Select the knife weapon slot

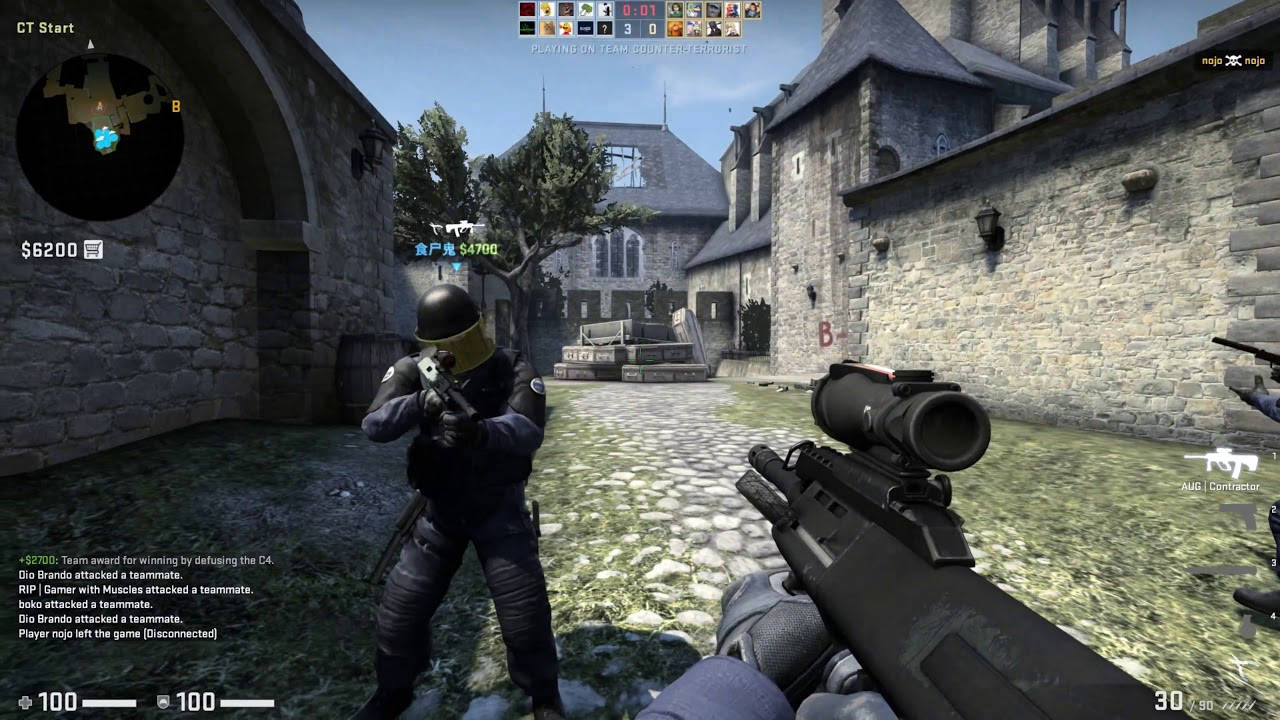pyautogui.click(x=1222, y=570)
